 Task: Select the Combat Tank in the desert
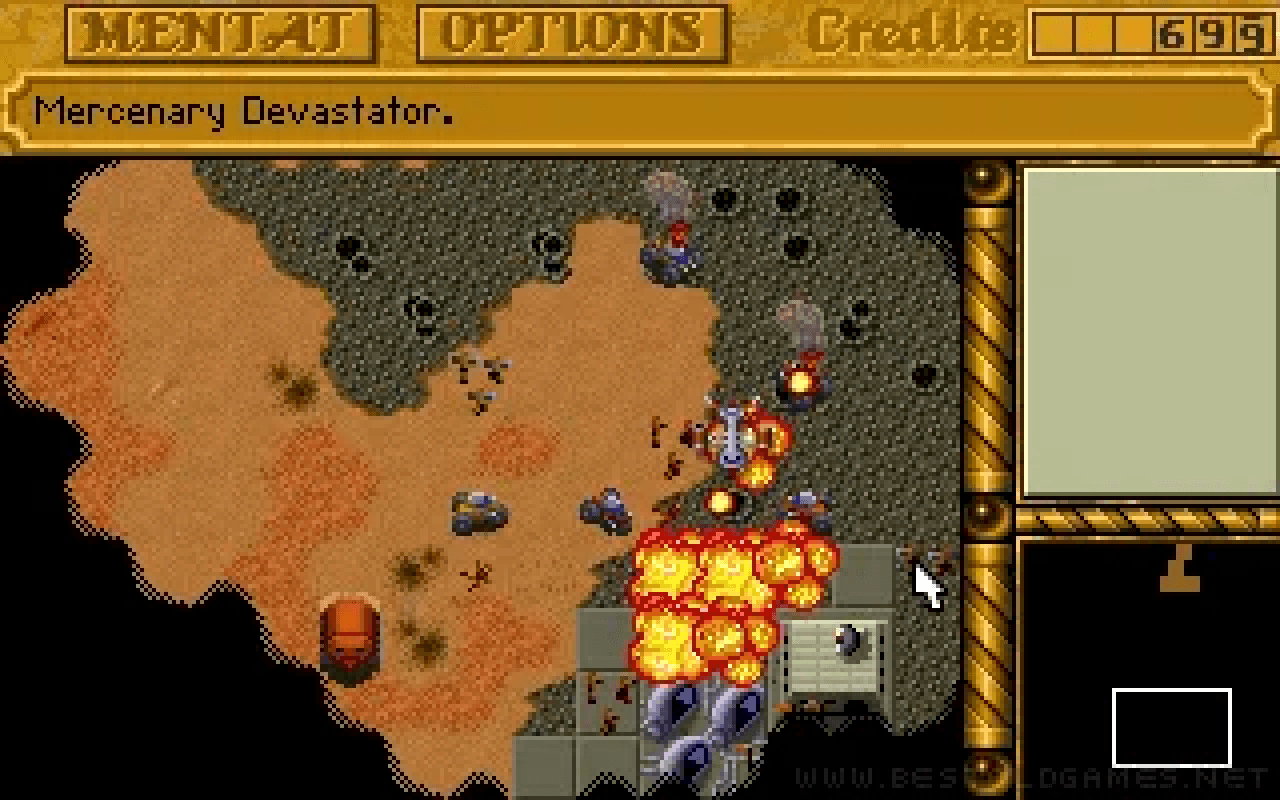pyautogui.click(x=478, y=512)
